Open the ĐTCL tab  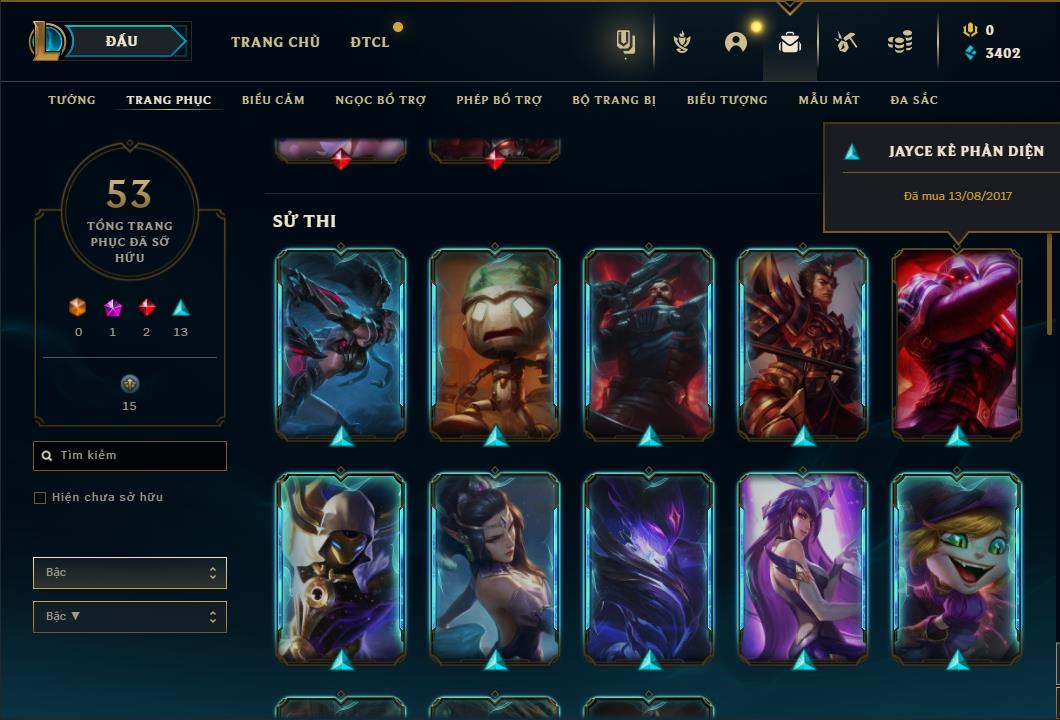coord(370,42)
